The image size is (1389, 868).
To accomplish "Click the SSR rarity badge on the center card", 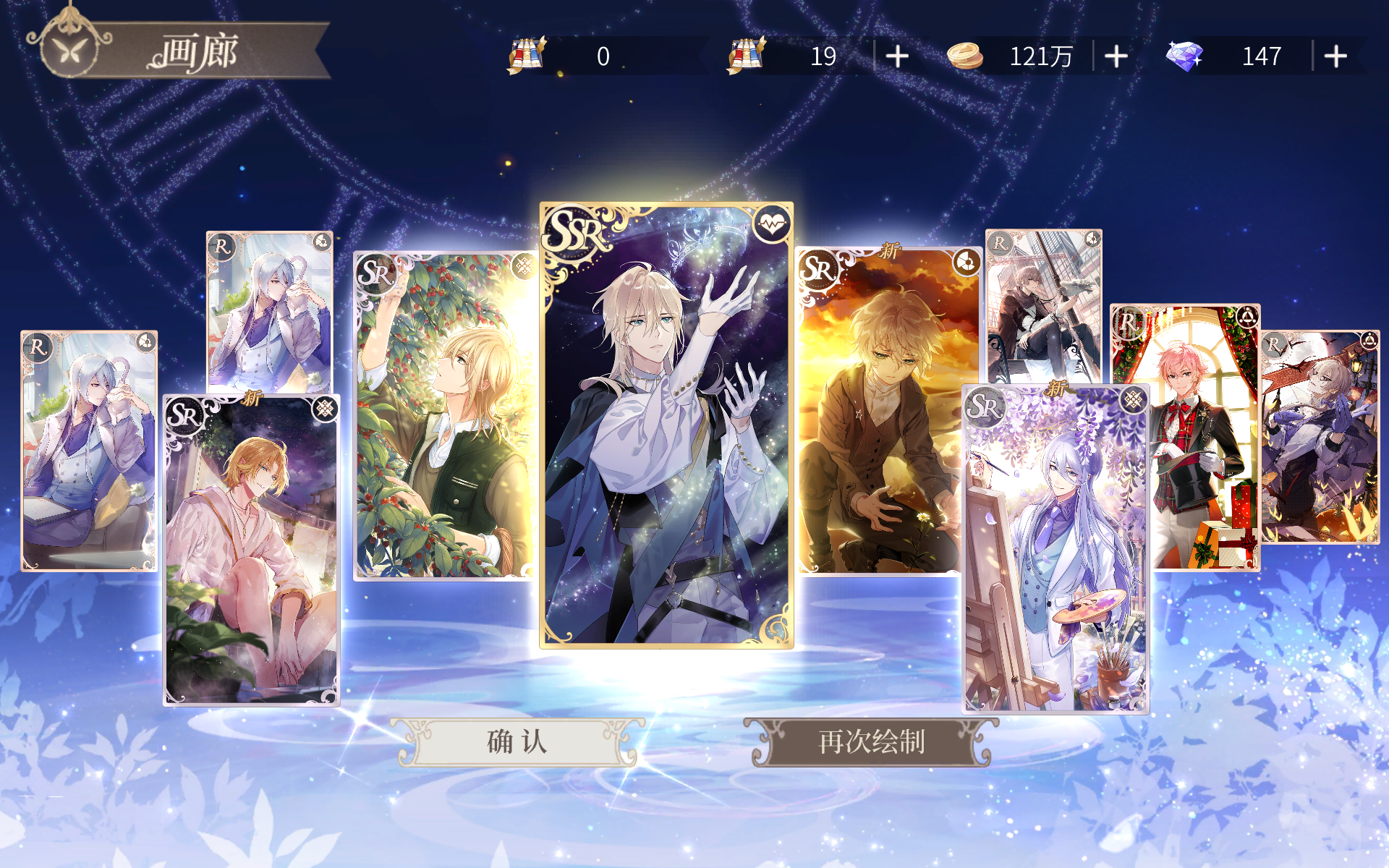I will click(x=572, y=229).
